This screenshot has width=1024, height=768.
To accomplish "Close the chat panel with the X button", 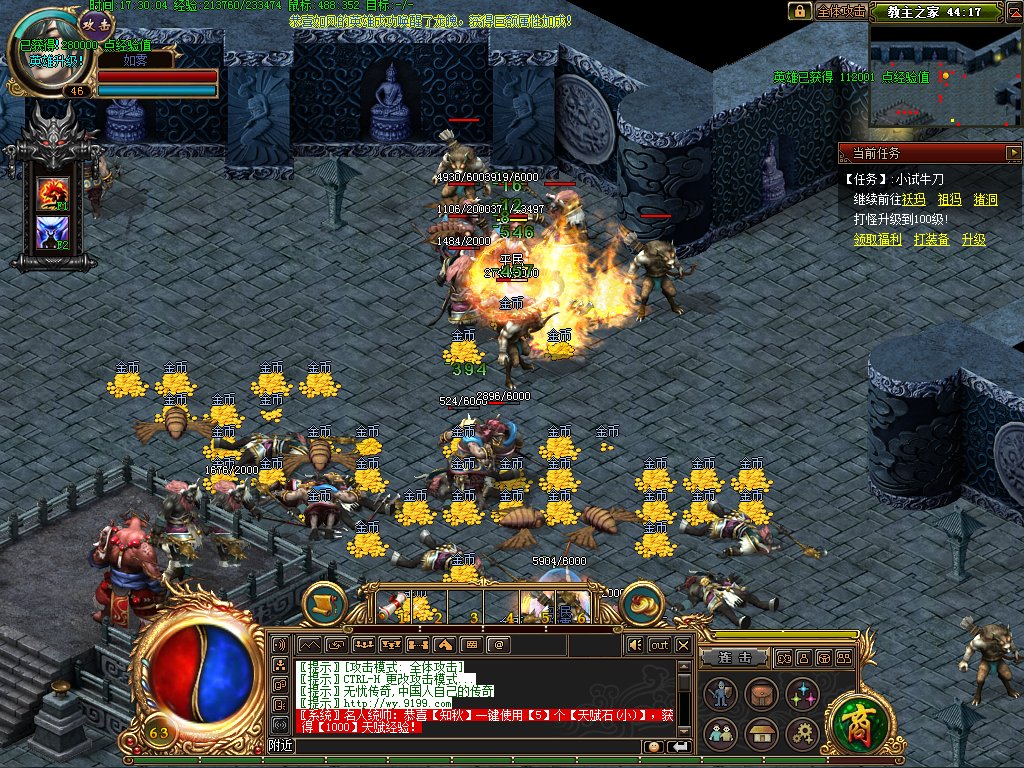I will [683, 645].
